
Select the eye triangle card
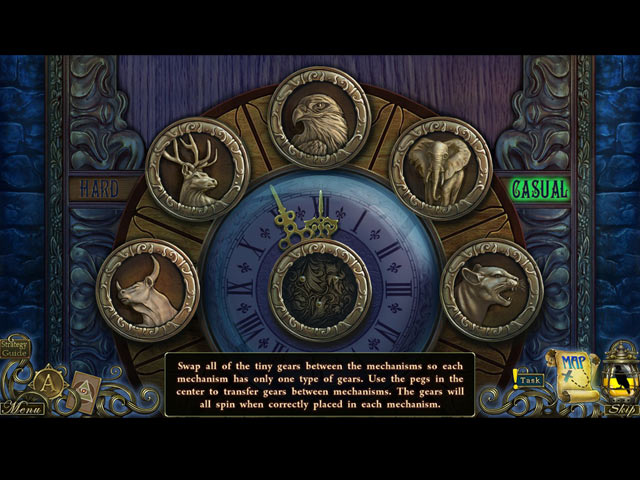[86, 390]
